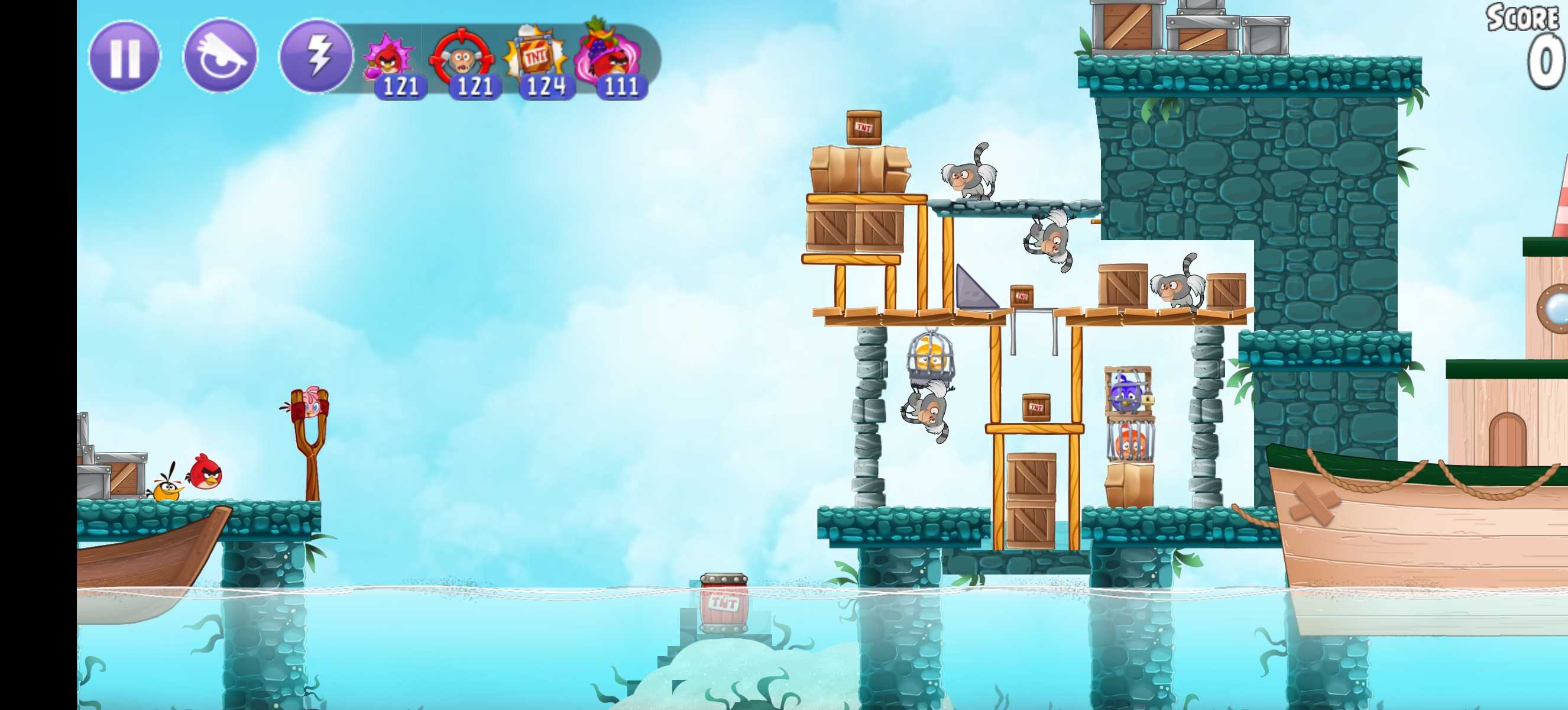
Task: Tap the purple eye button
Action: [x=221, y=57]
